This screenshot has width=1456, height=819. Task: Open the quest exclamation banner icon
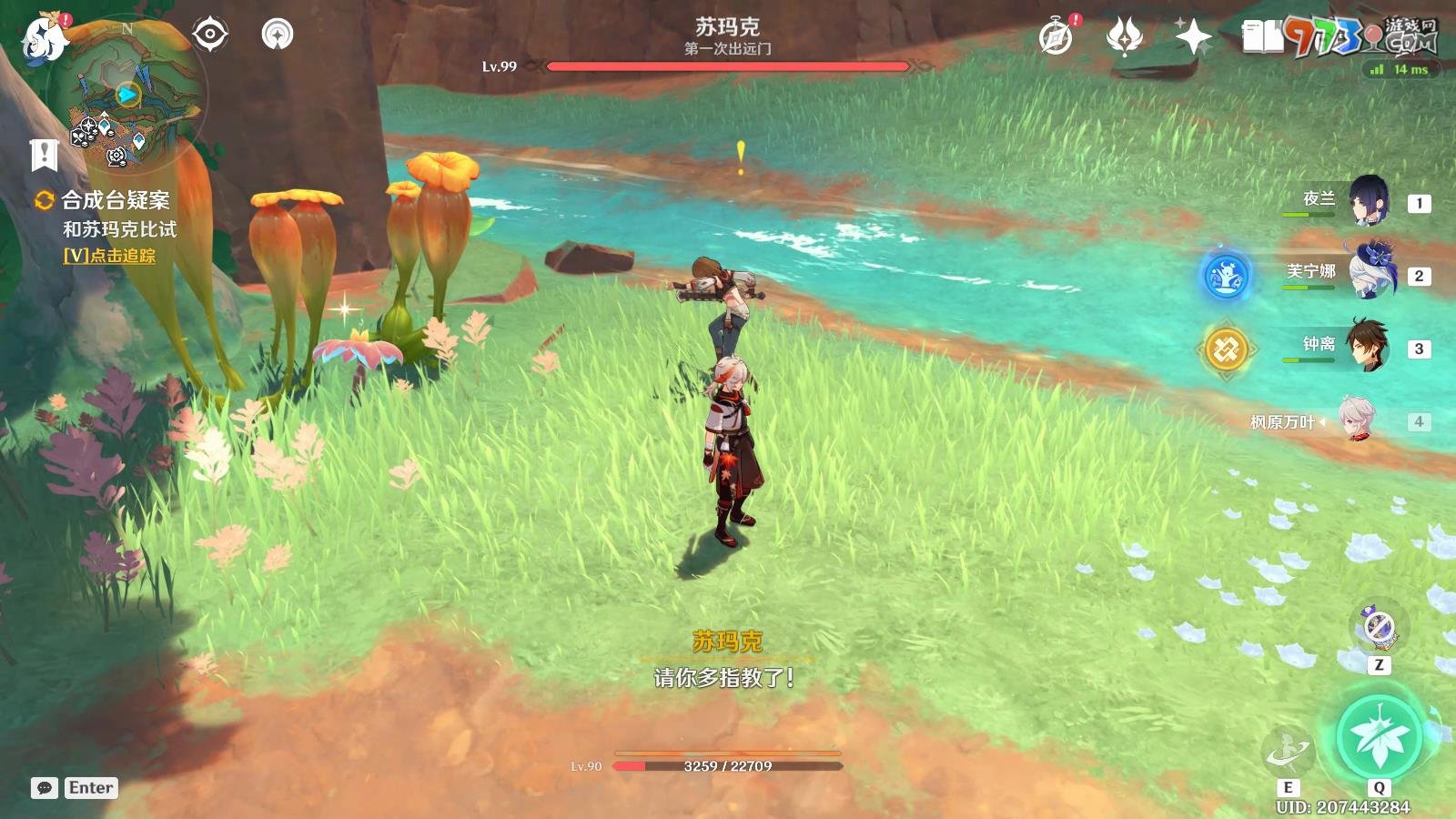pyautogui.click(x=44, y=155)
